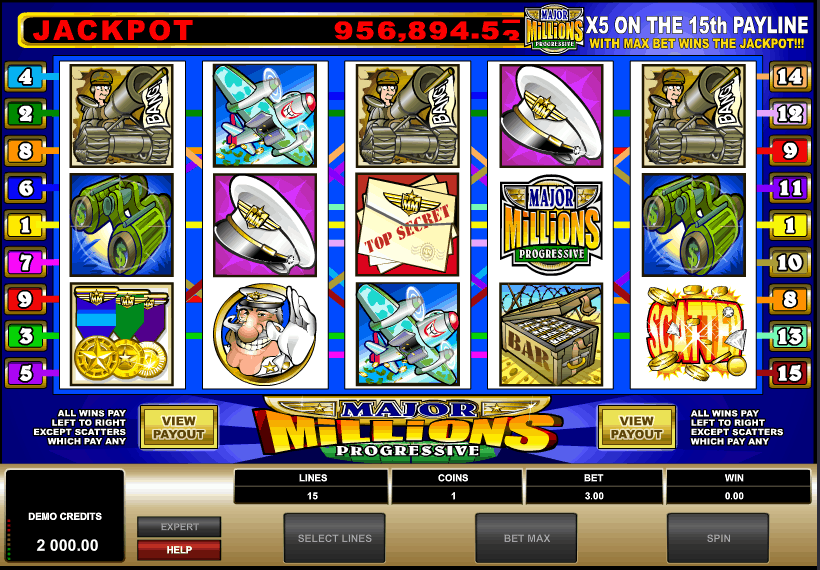Activate payline marker number 6
The height and width of the screenshot is (570, 820).
25,187
